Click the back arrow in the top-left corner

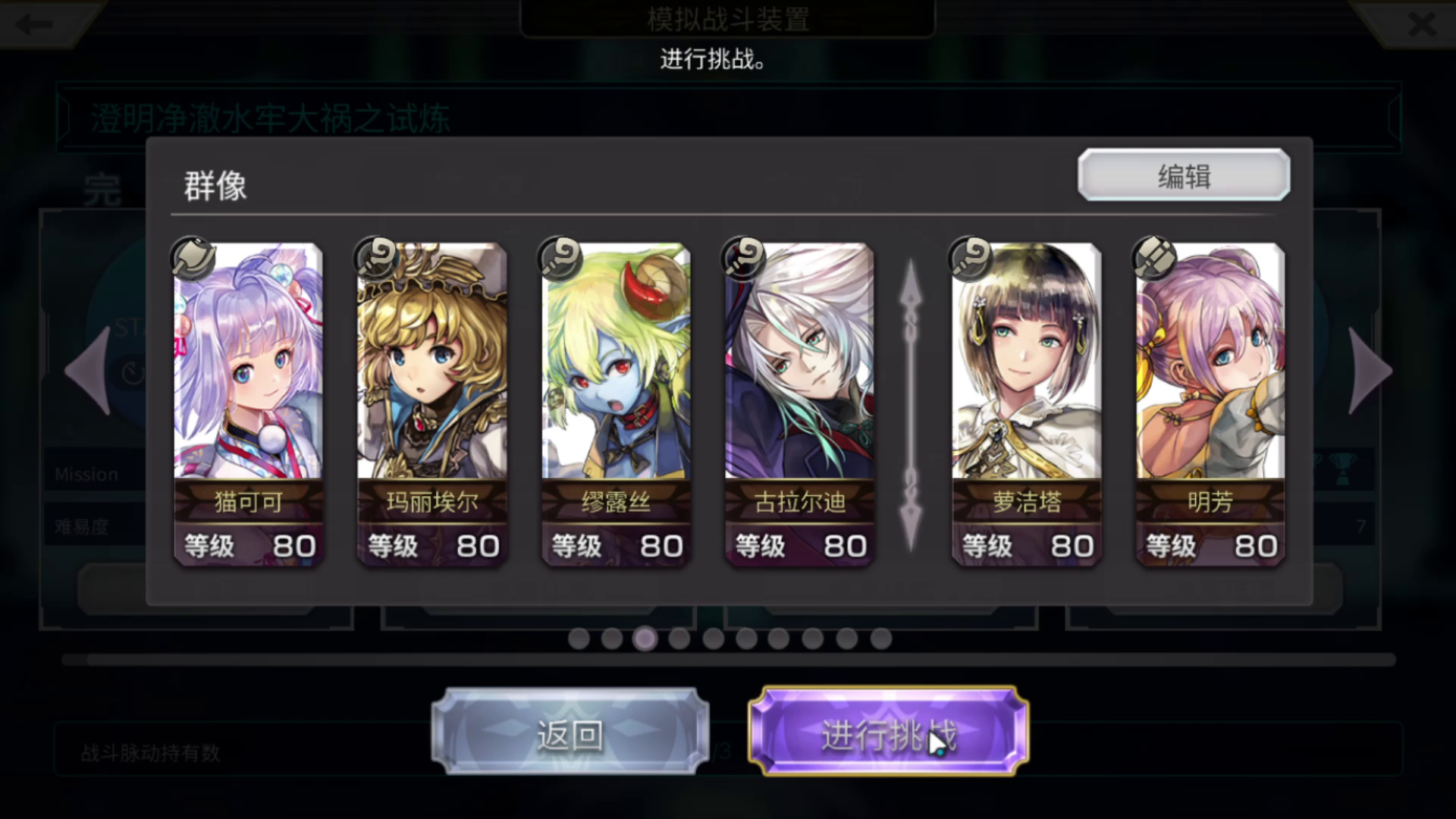point(33,24)
